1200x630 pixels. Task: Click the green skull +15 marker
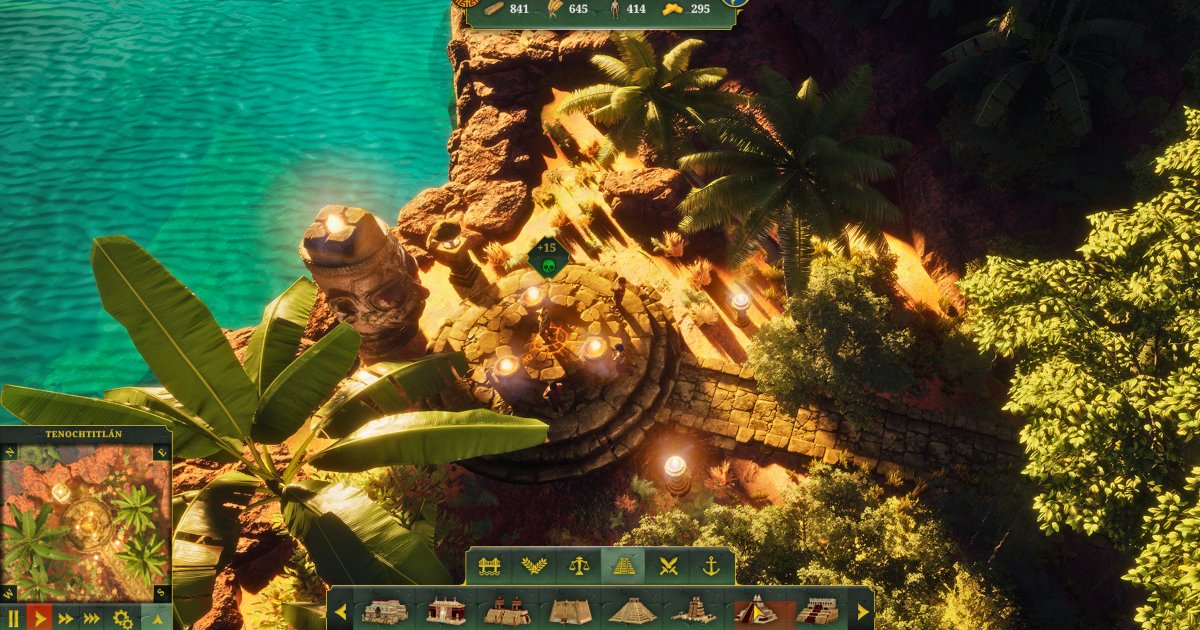click(x=547, y=260)
